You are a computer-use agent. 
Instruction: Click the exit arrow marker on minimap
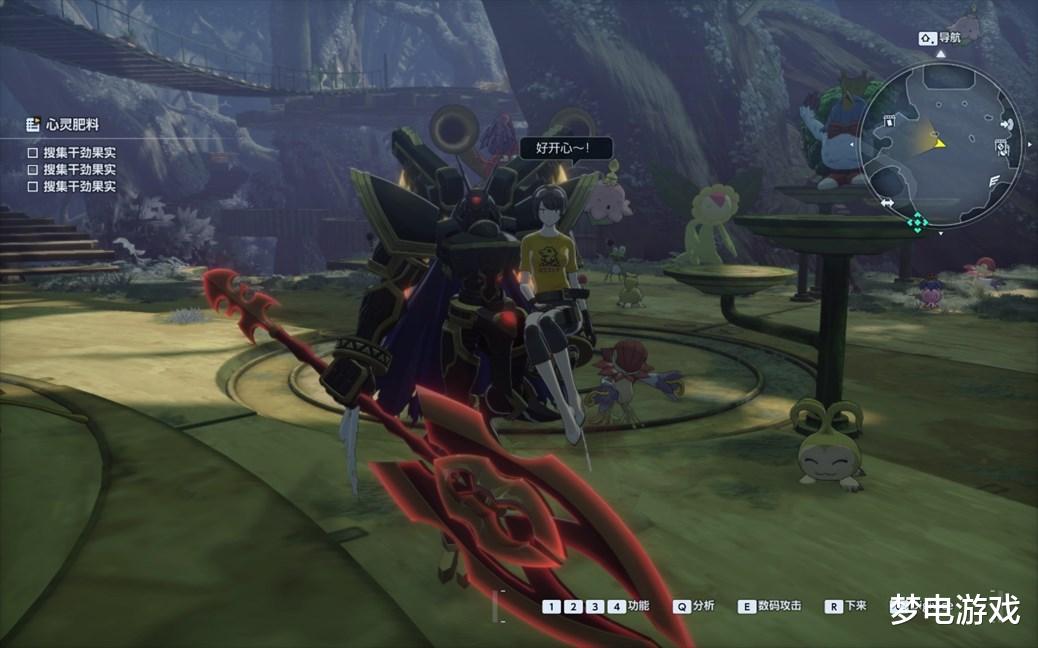point(1006,124)
